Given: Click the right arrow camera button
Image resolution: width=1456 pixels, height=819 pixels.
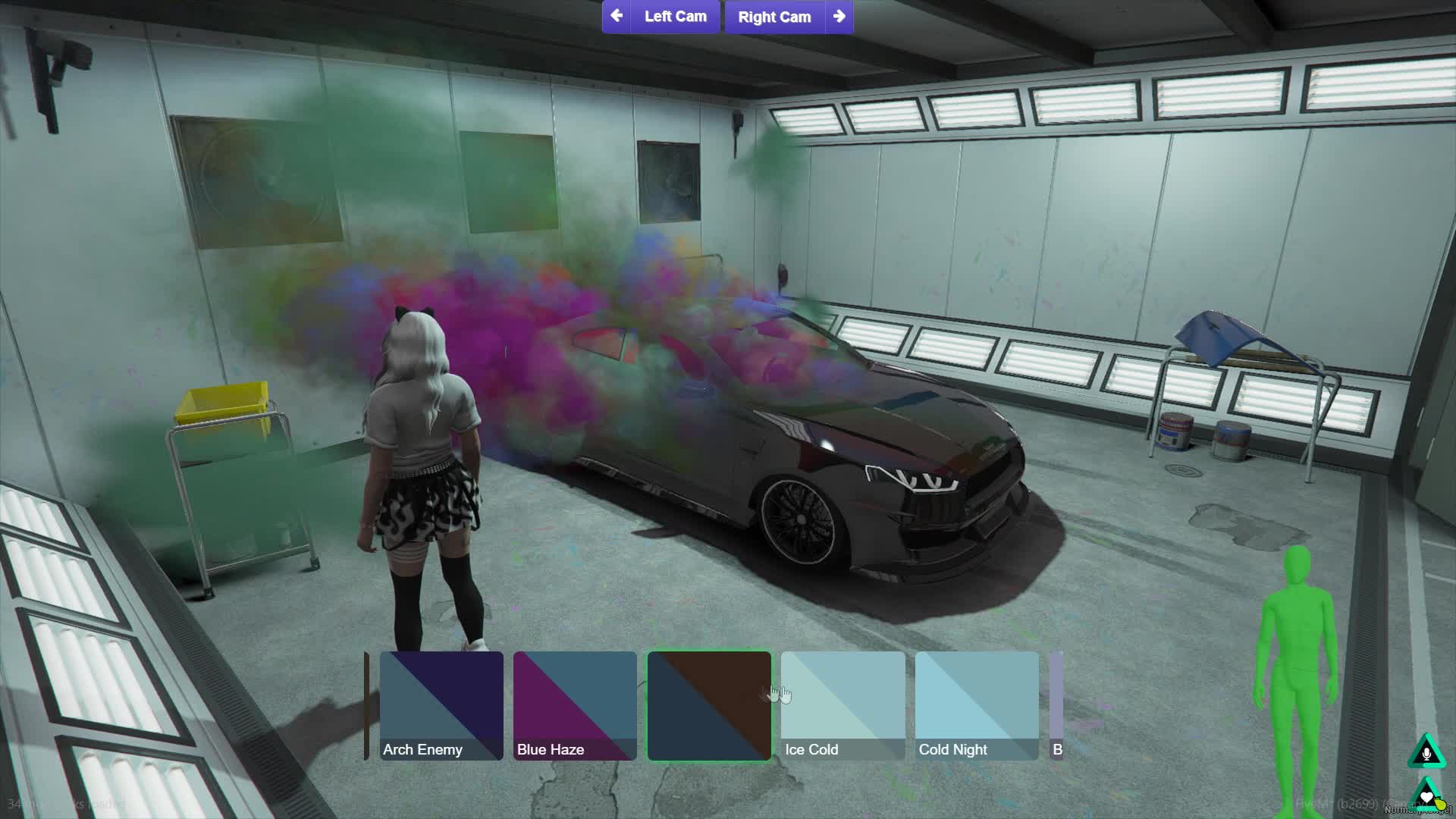Looking at the screenshot, I should click(x=839, y=16).
